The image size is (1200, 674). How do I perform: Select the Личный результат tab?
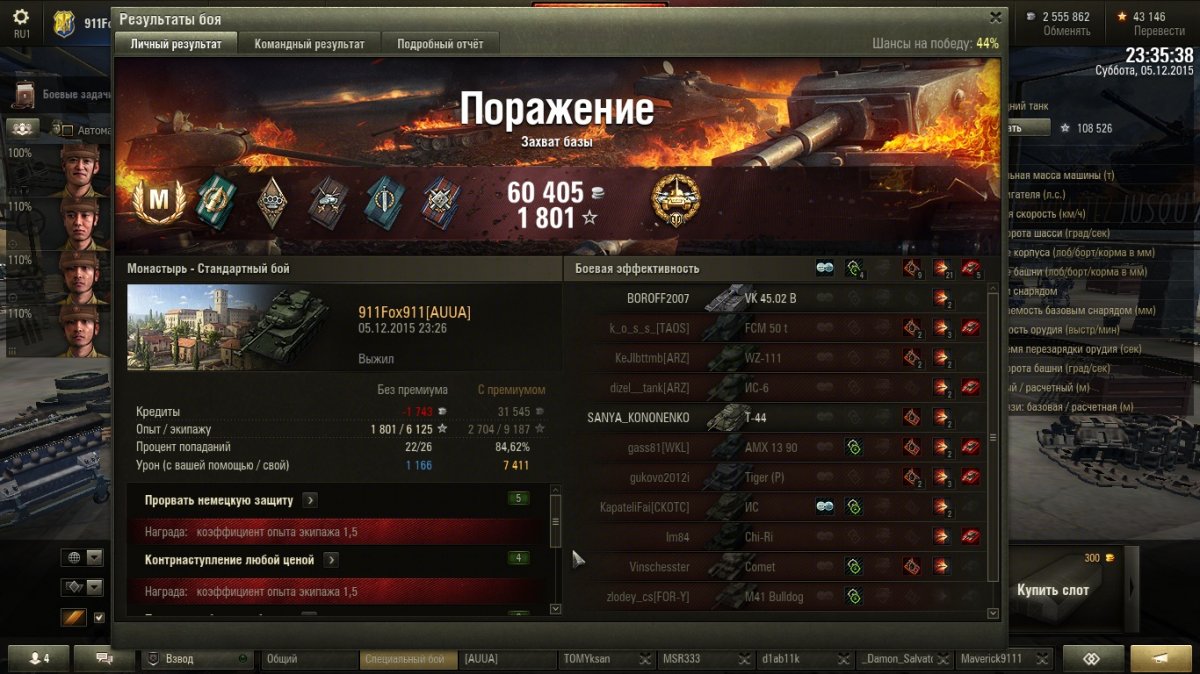(x=175, y=44)
